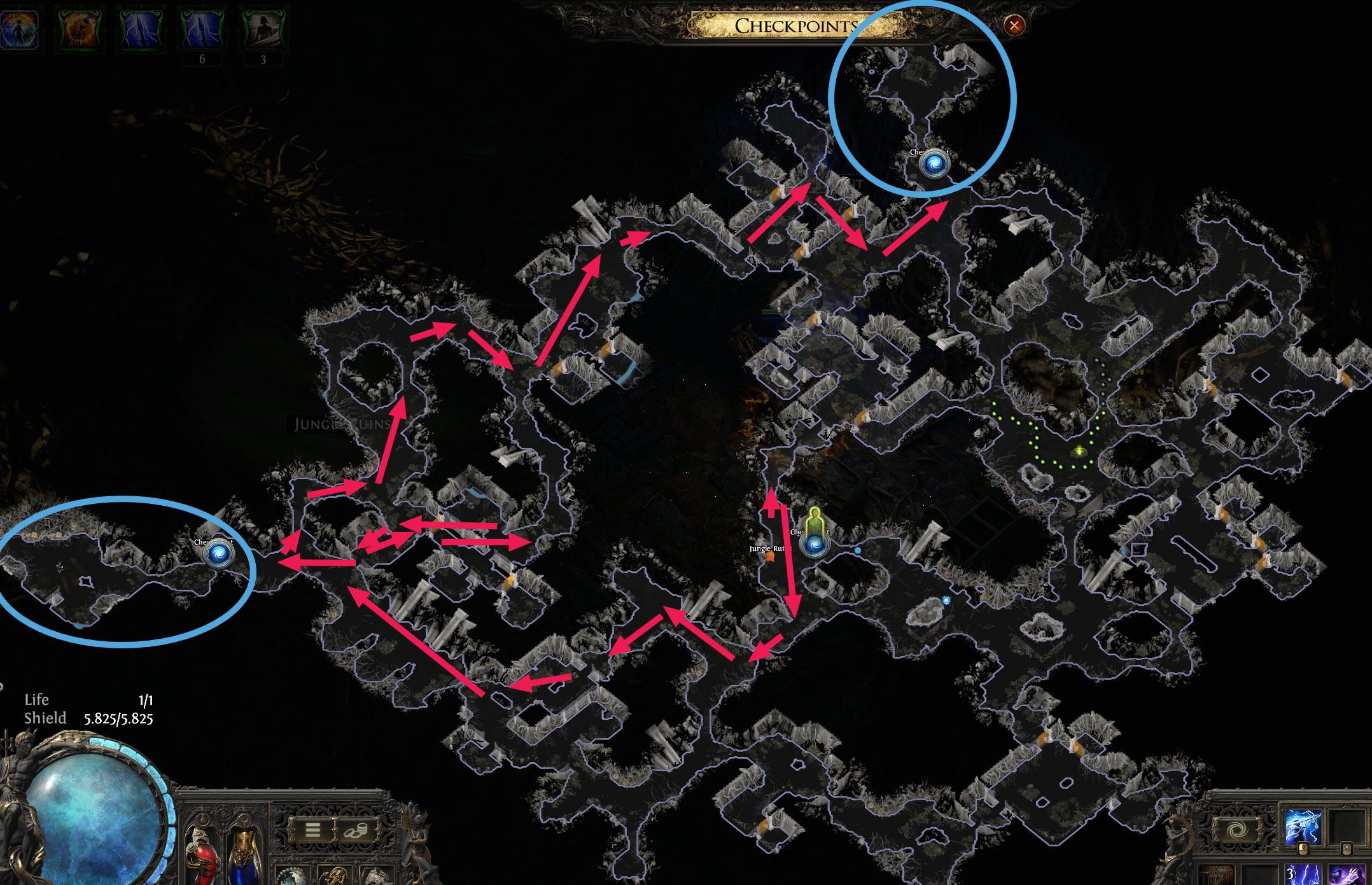This screenshot has width=1372, height=885.
Task: Open the hamburger options menu above the flasks
Action: (x=313, y=830)
